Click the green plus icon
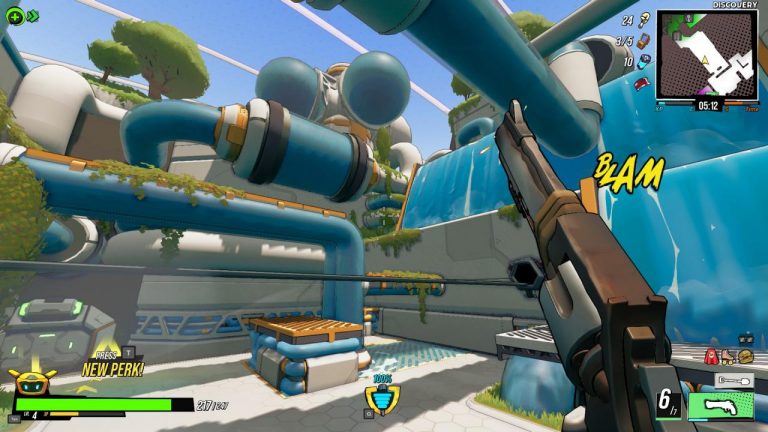This screenshot has width=768, height=432. point(14,15)
